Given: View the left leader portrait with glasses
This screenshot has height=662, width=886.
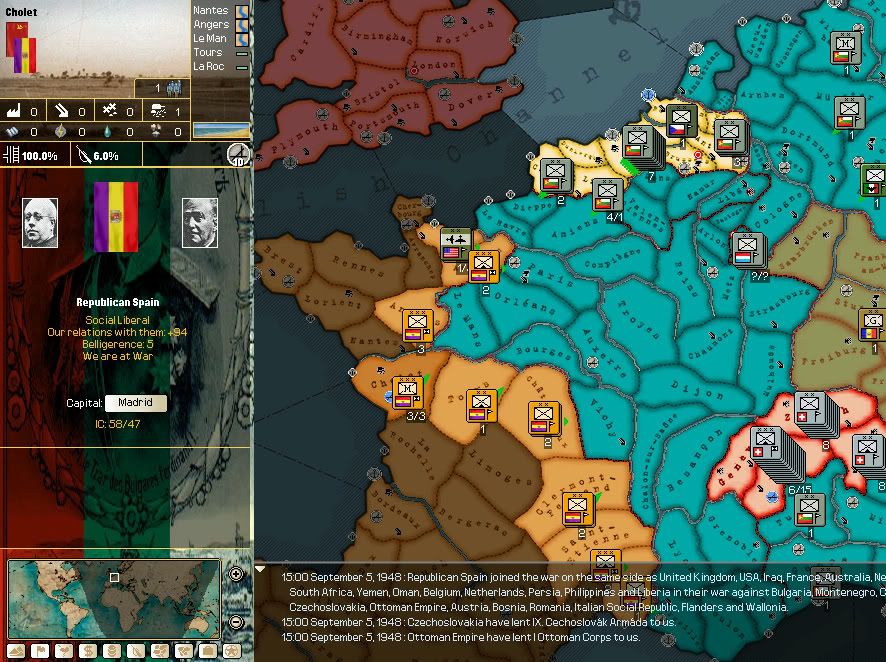Looking at the screenshot, I should 40,222.
